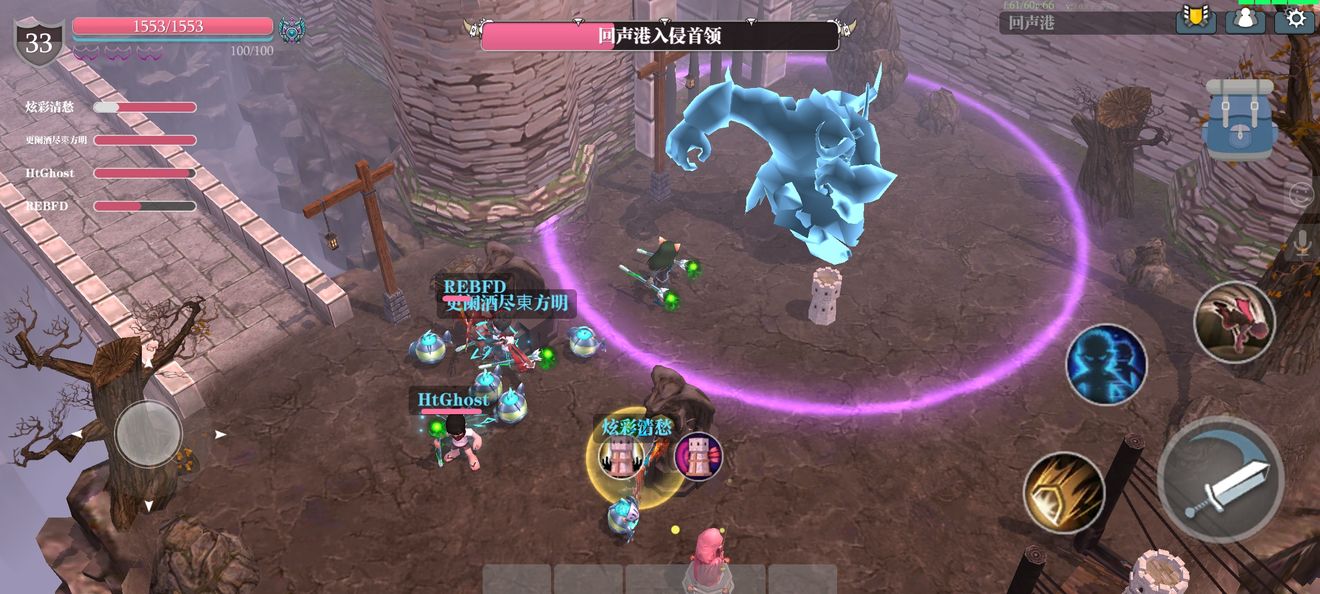Open the yellow shield badge menu
Screen dimensions: 1320x594
coord(1195,19)
